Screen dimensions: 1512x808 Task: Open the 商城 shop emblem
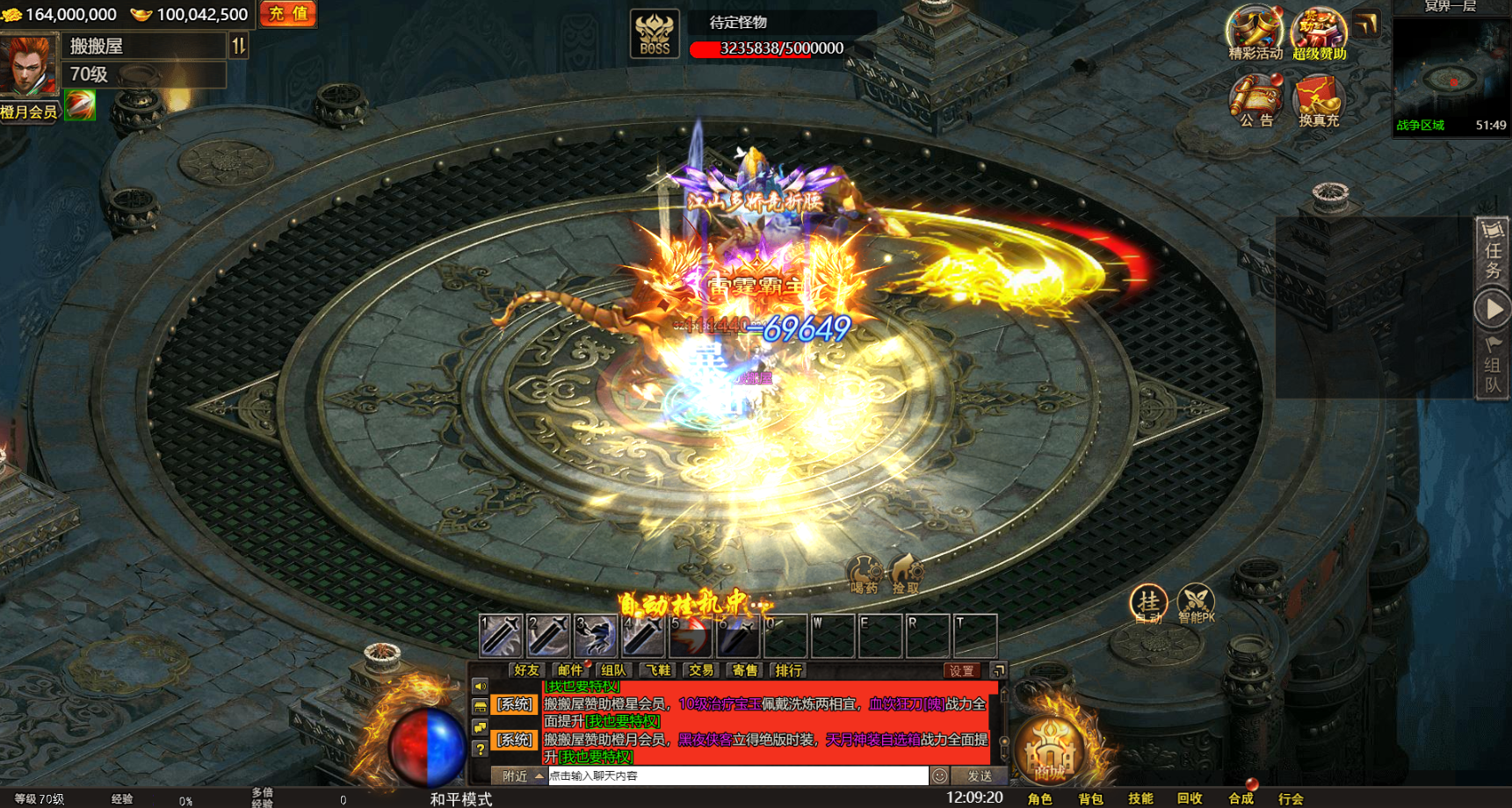(1049, 752)
